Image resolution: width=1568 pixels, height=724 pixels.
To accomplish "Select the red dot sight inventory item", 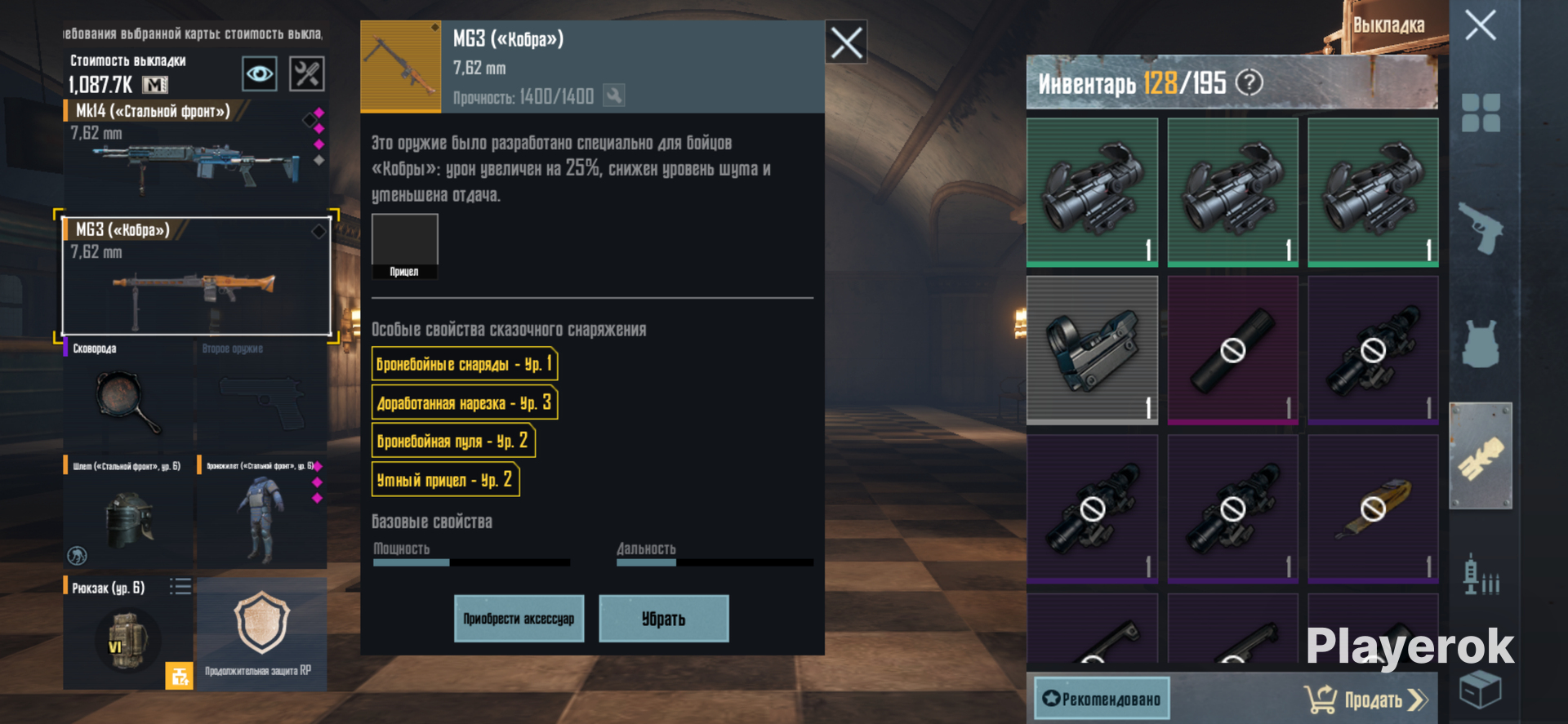I will (1092, 349).
